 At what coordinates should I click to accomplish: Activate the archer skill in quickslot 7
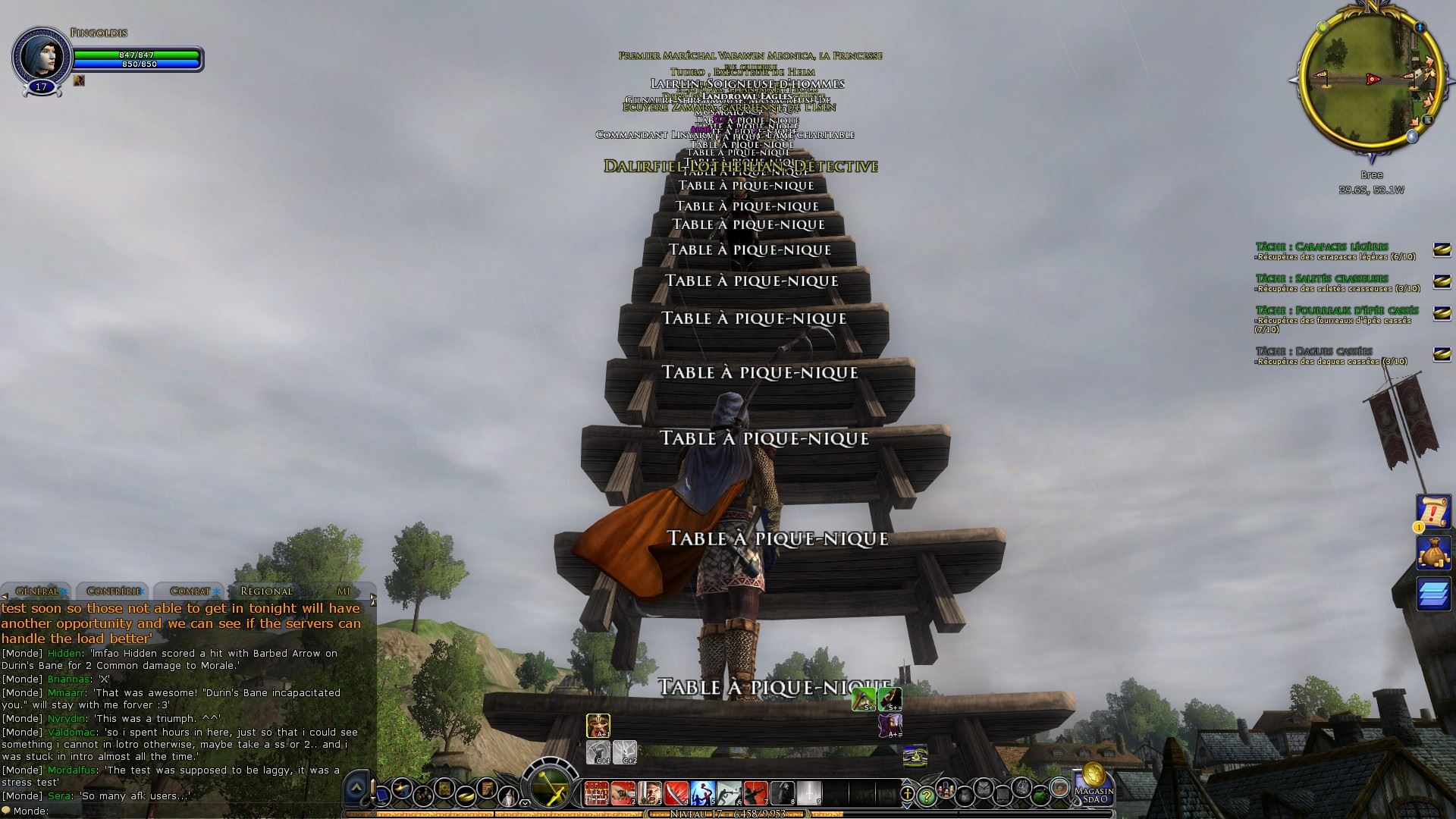(755, 793)
